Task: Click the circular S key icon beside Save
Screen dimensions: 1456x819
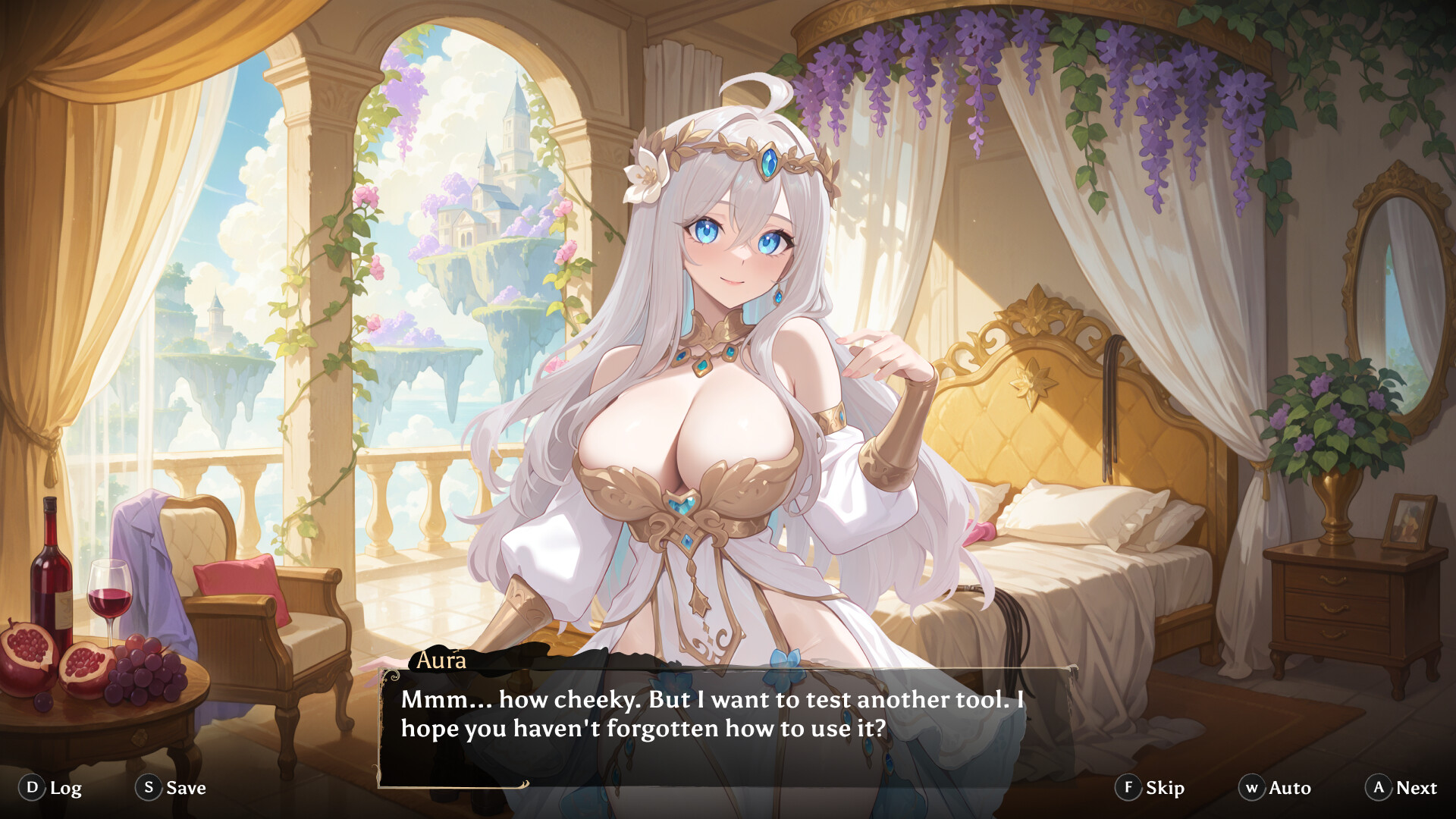Action: point(149,788)
